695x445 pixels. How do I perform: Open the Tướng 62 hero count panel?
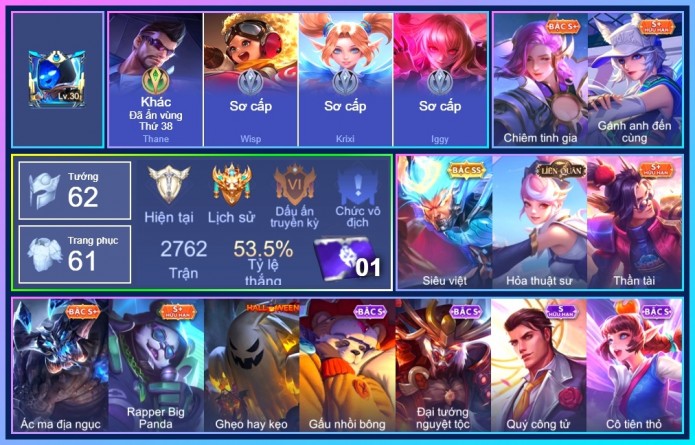pyautogui.click(x=75, y=190)
